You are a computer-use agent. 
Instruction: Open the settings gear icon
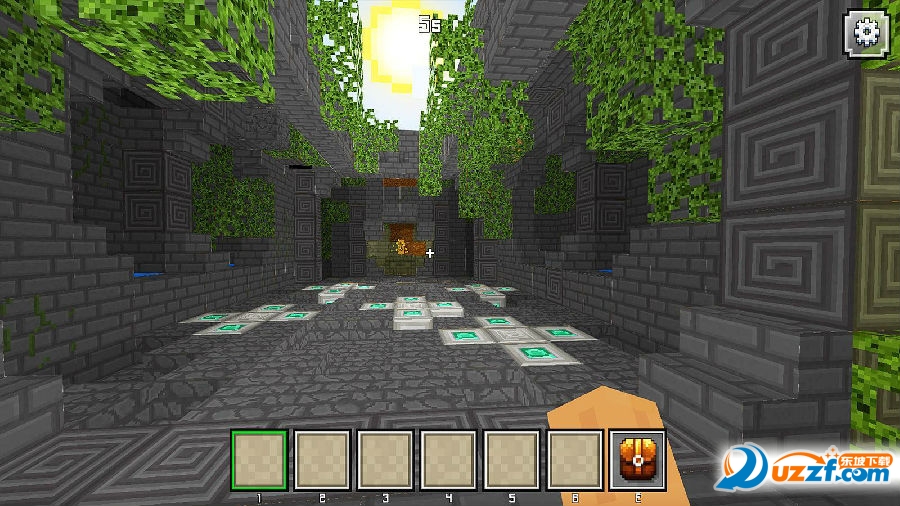coord(866,32)
